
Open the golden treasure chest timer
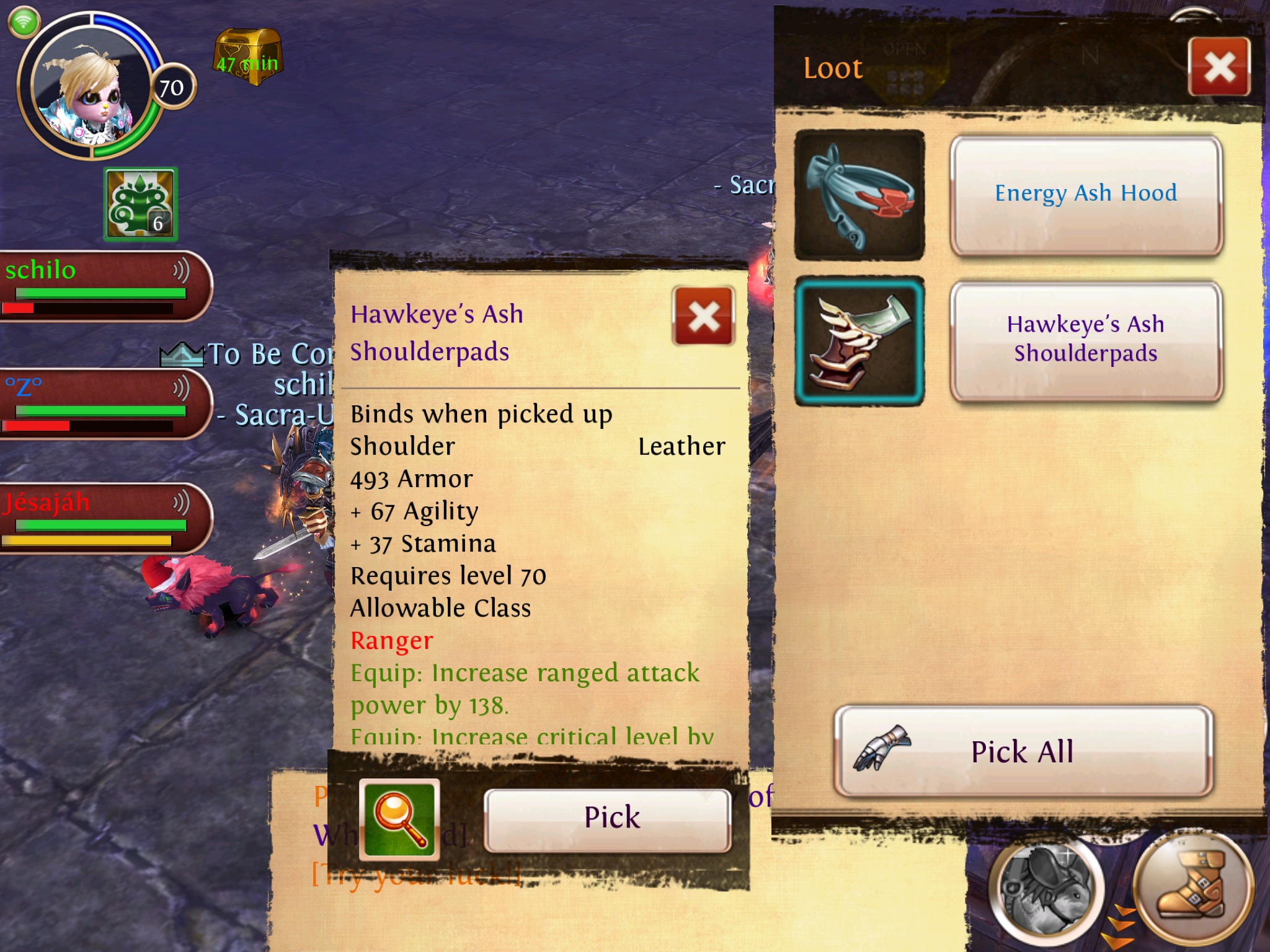point(248,57)
